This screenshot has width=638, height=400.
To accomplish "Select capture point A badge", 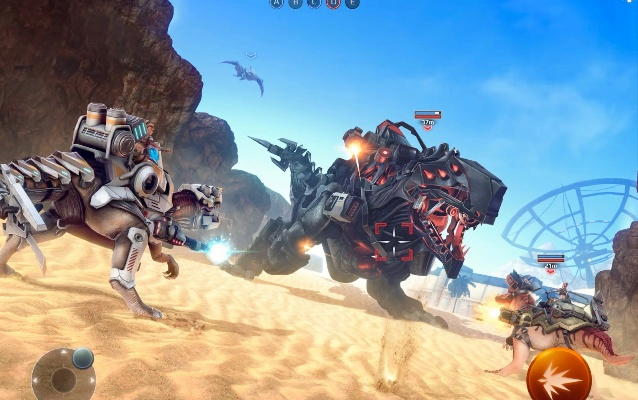I will click(276, 4).
